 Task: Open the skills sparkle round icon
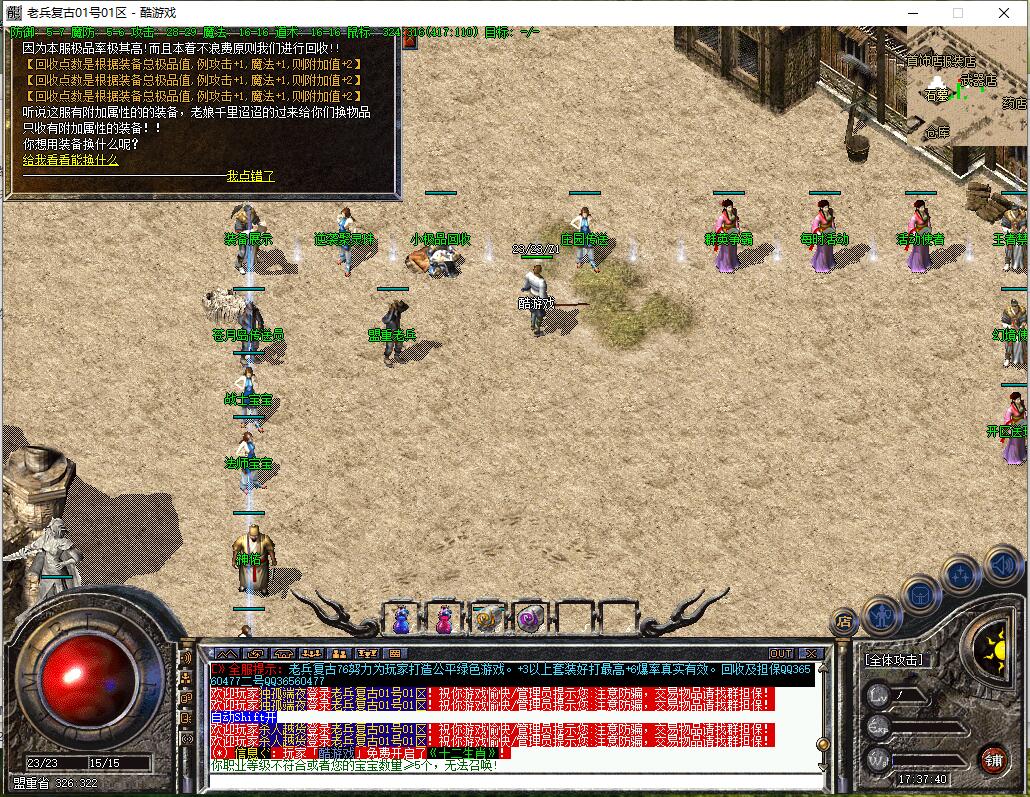coord(961,575)
